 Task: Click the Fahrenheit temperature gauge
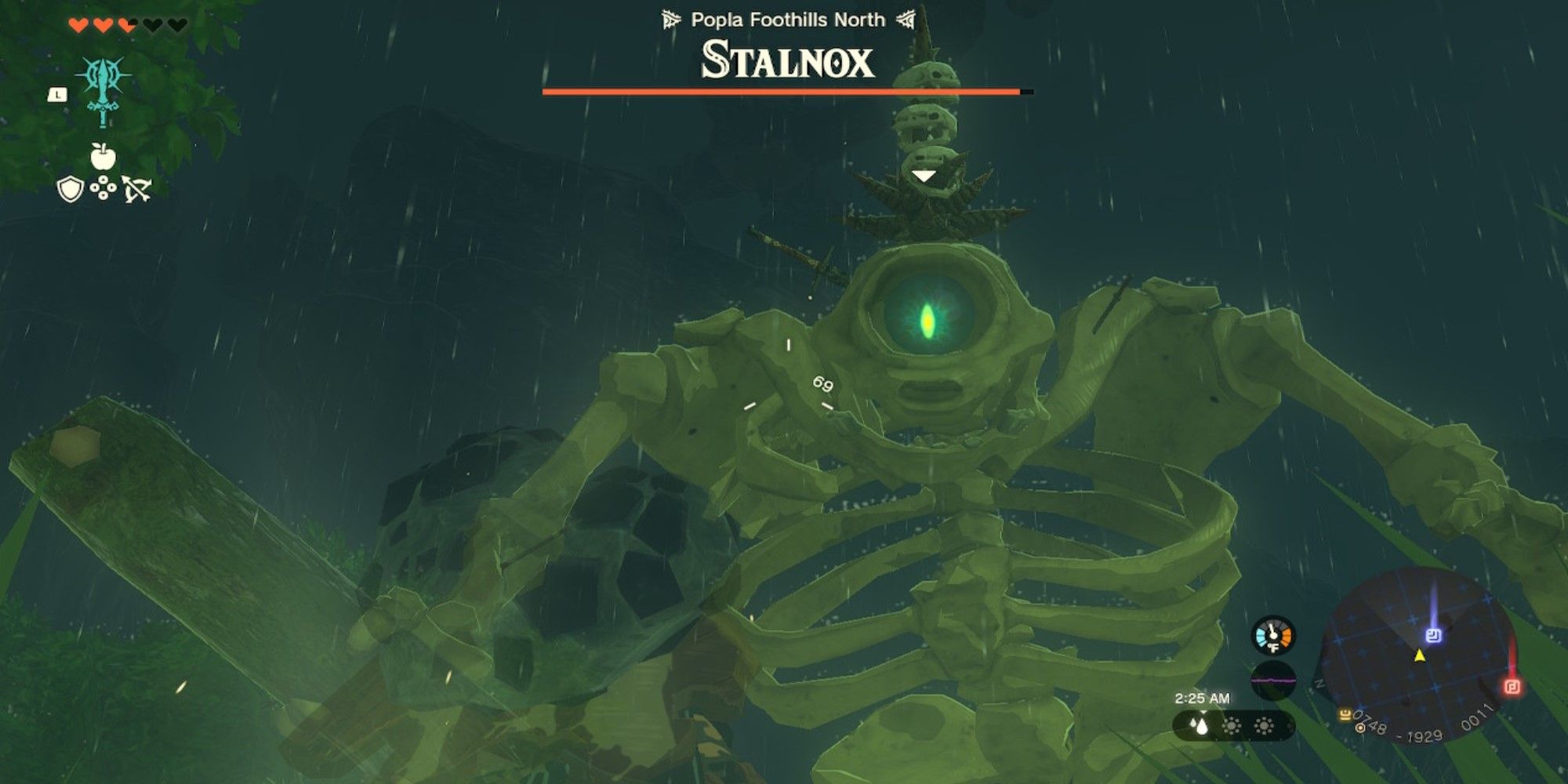[x=1272, y=635]
